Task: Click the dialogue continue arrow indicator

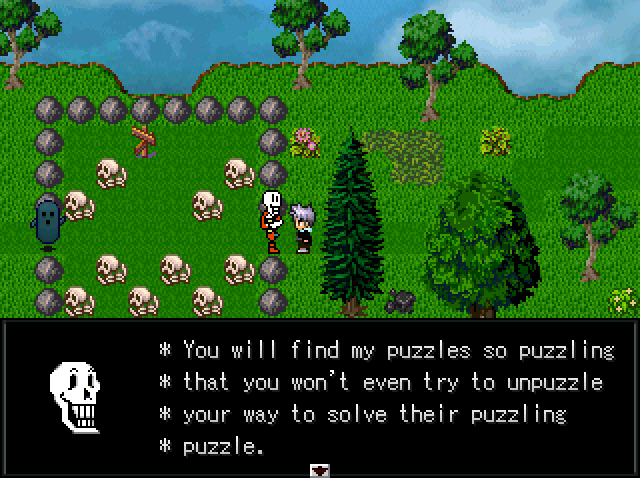Action: [x=320, y=469]
